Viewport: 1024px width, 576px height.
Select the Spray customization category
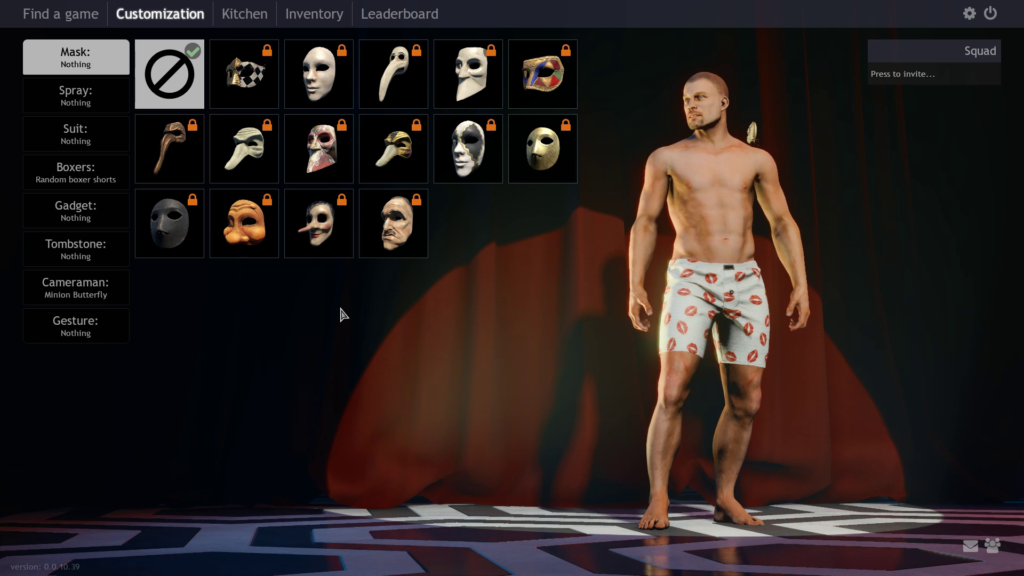coord(76,95)
